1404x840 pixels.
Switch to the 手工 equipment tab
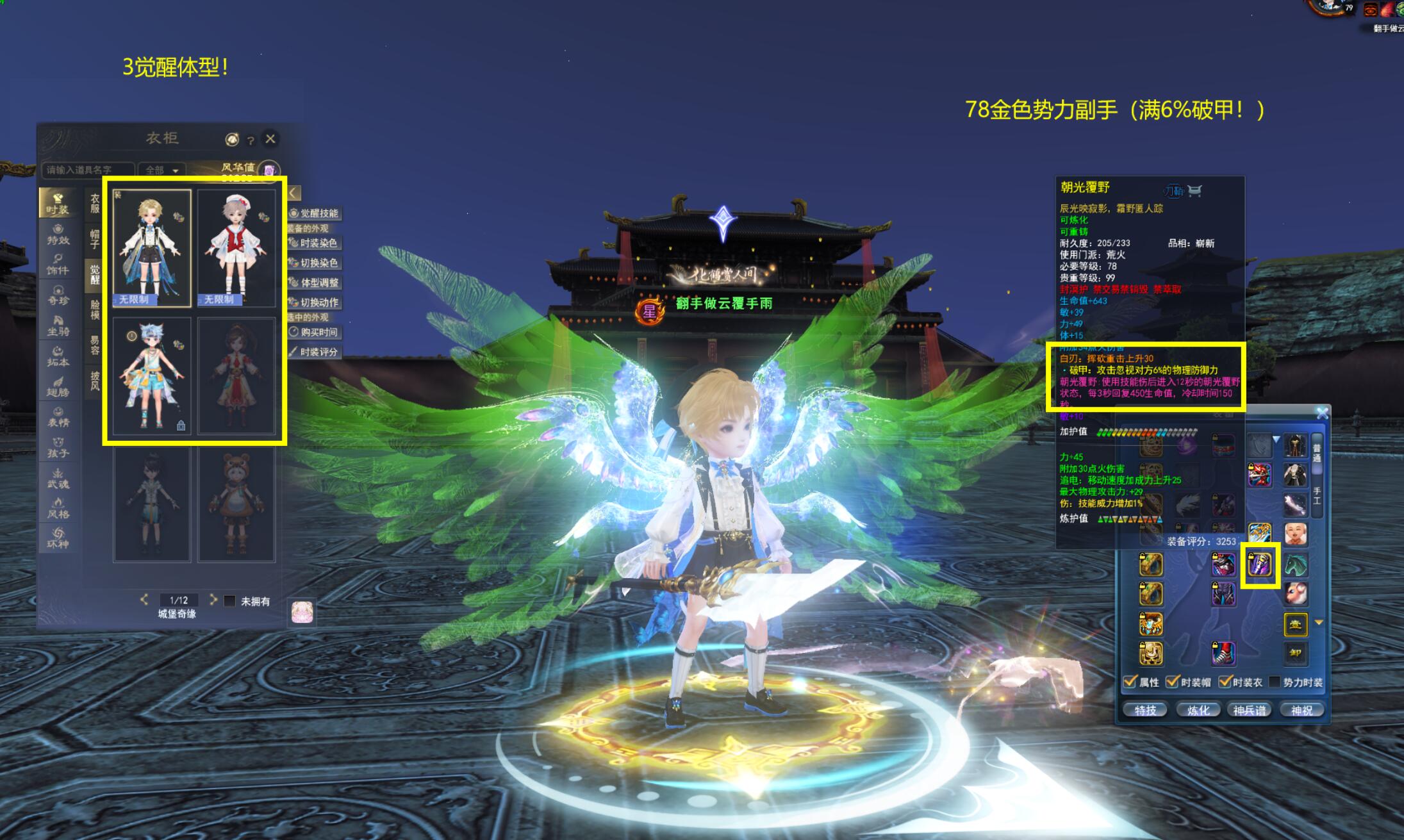1316,495
